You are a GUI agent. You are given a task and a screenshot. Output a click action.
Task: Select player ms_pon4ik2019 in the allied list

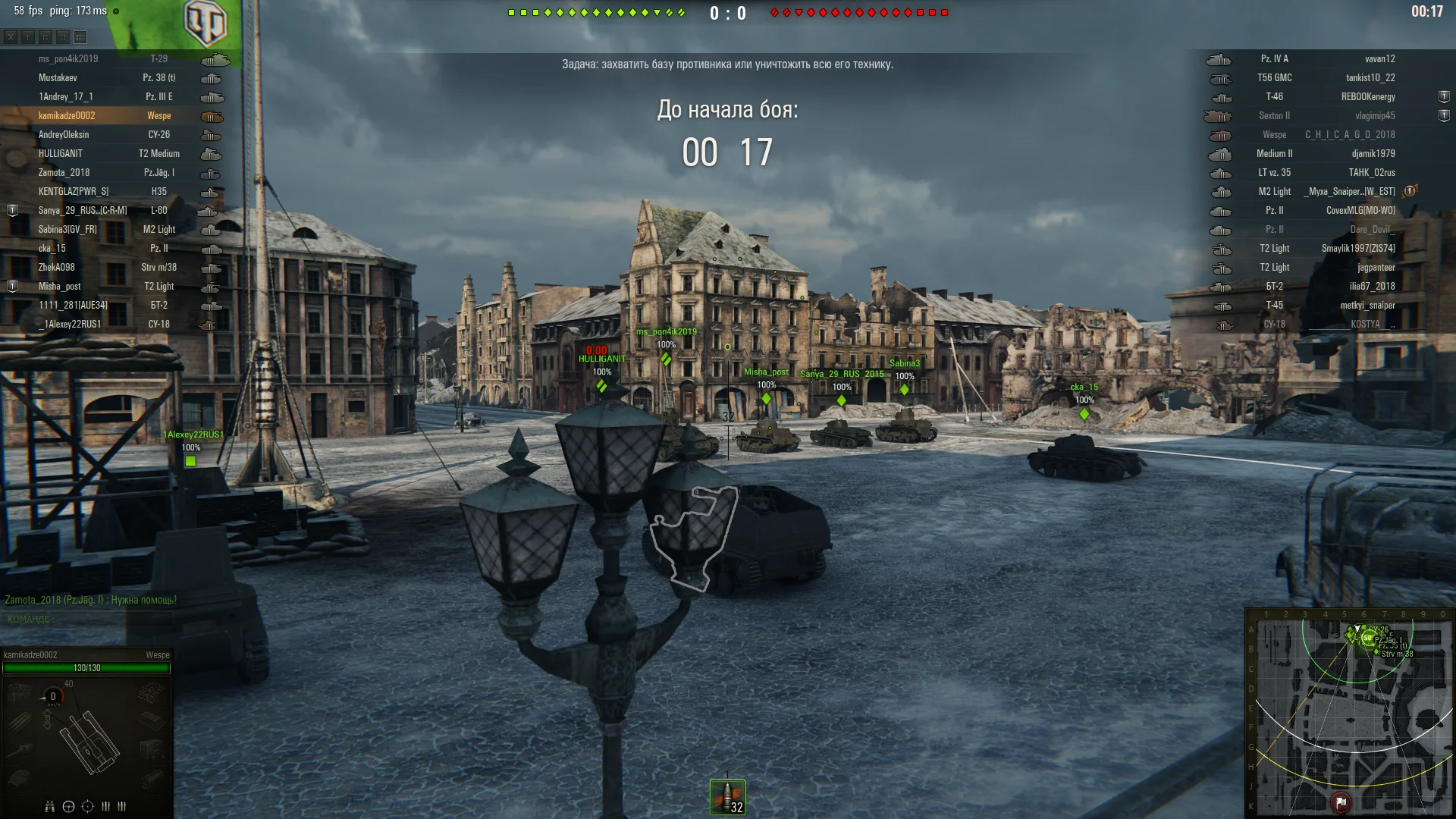point(68,59)
